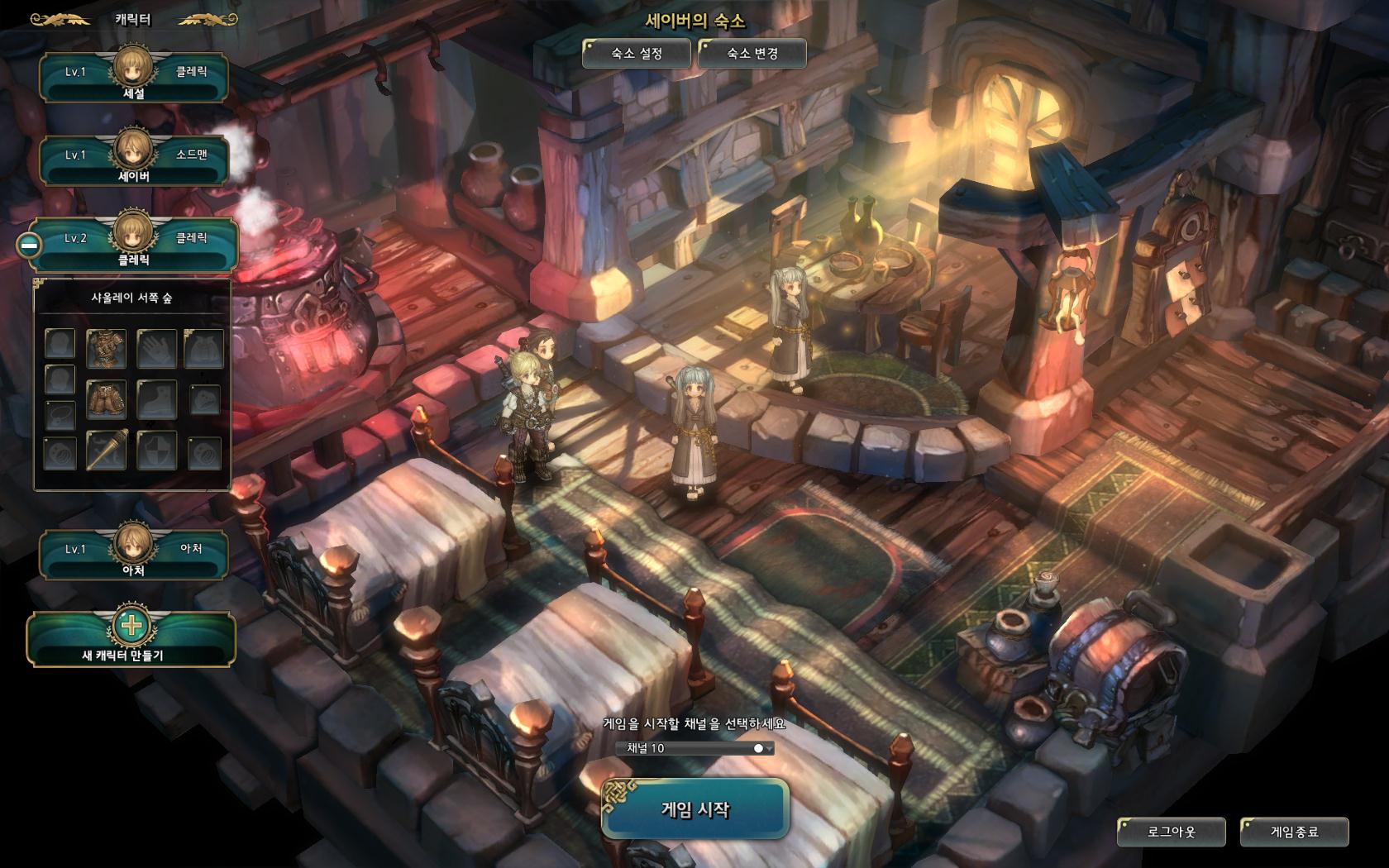
Task: Collapse the selected character's equipment panel
Action: [x=29, y=245]
